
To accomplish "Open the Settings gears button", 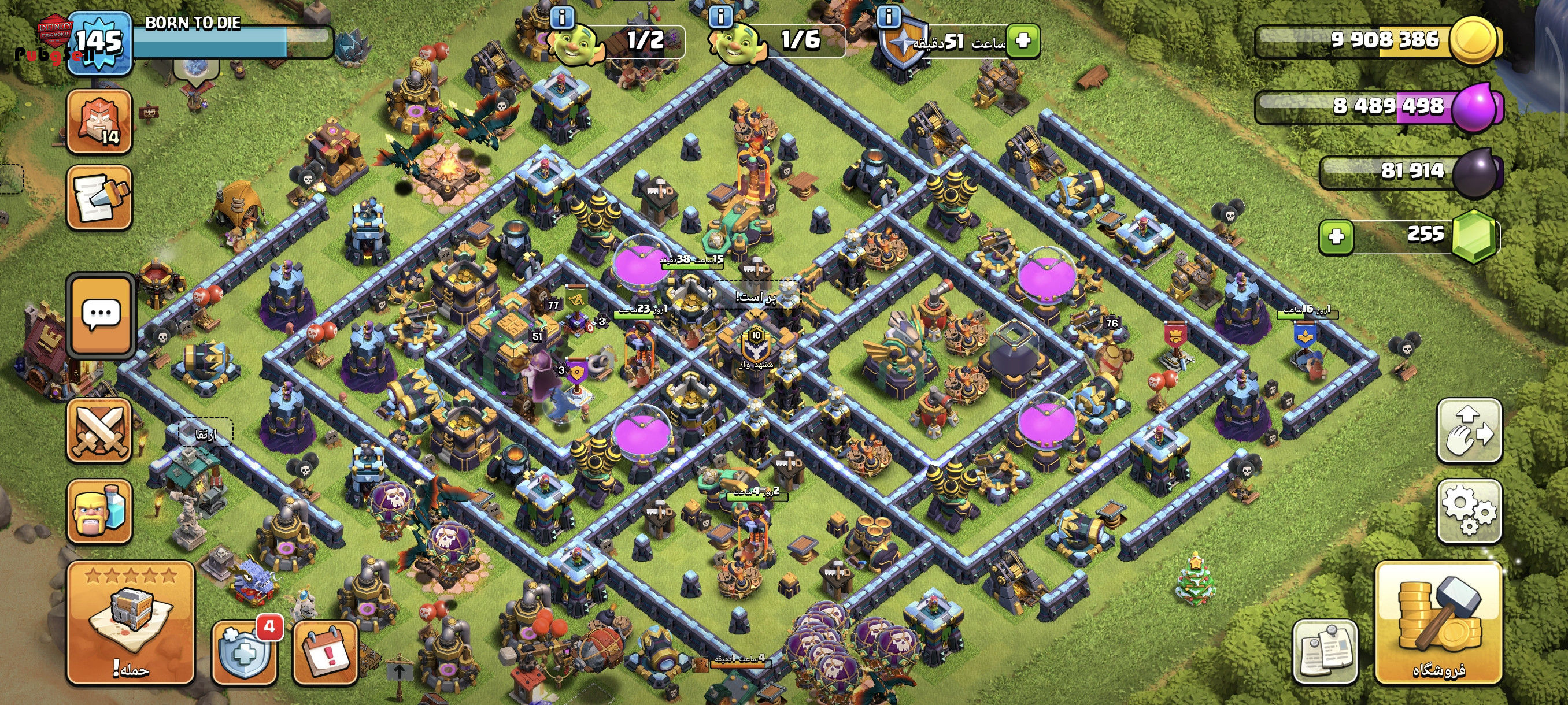I will (1469, 510).
